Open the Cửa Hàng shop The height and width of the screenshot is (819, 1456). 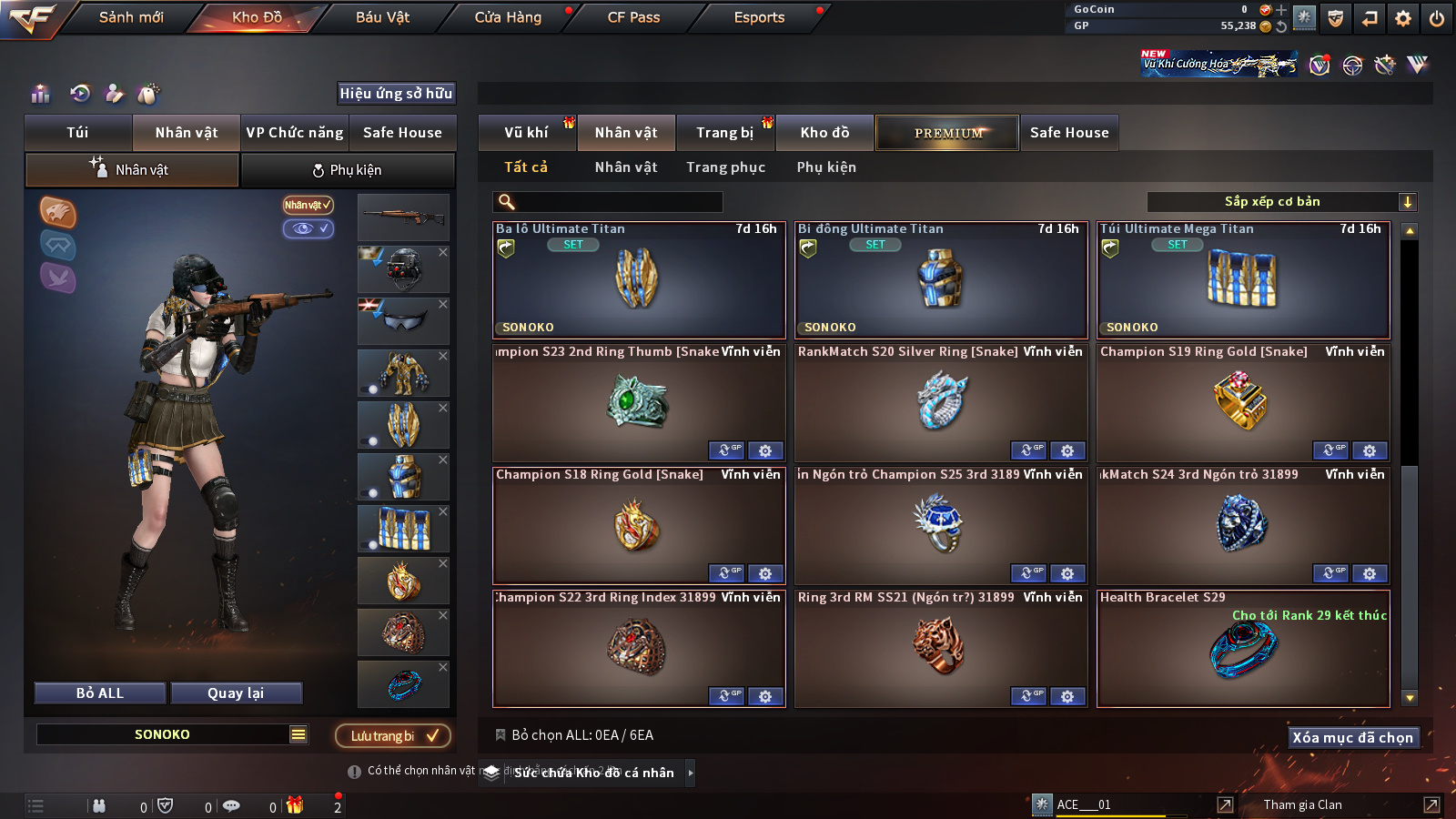(508, 17)
